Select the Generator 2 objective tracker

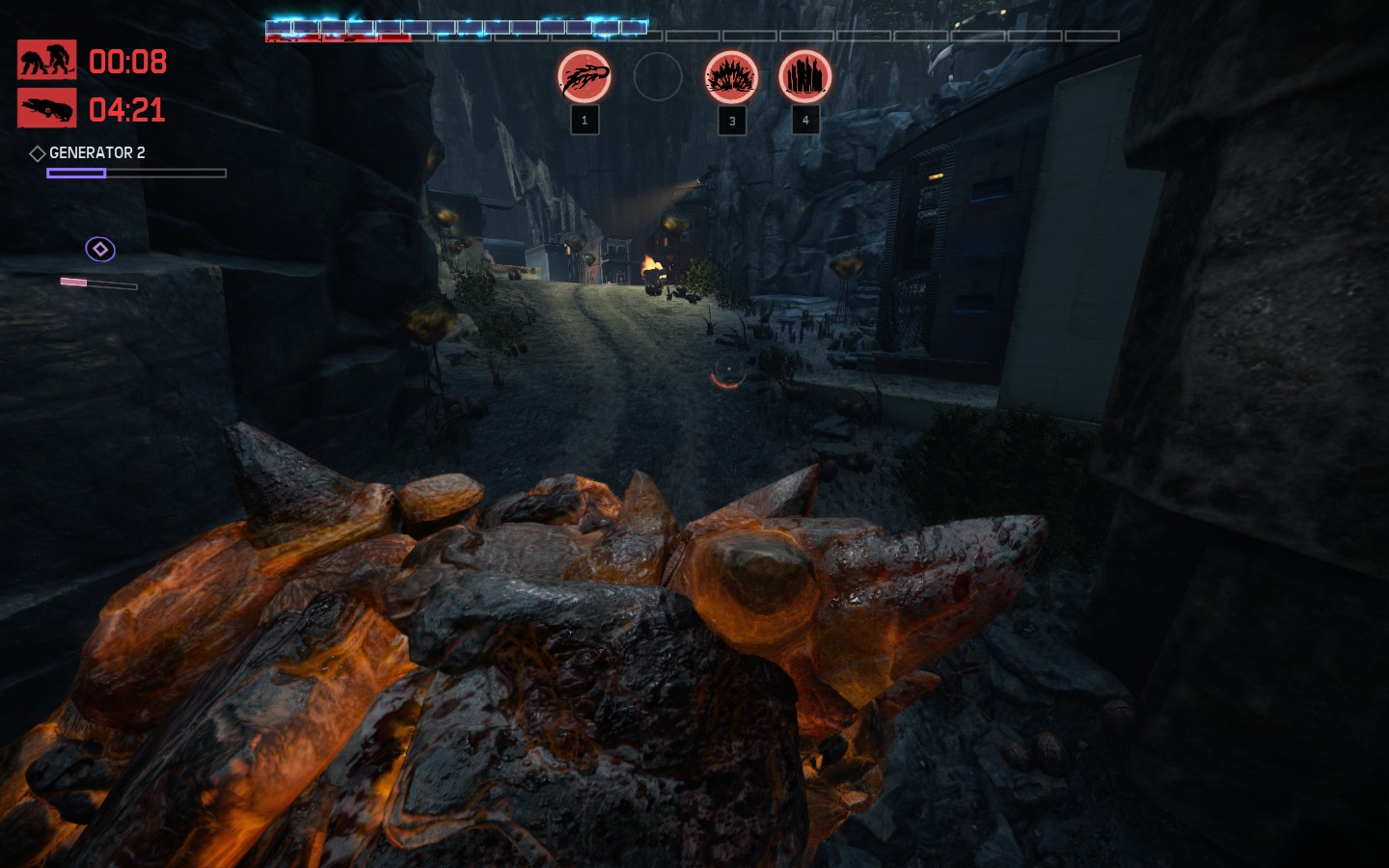pyautogui.click(x=96, y=152)
